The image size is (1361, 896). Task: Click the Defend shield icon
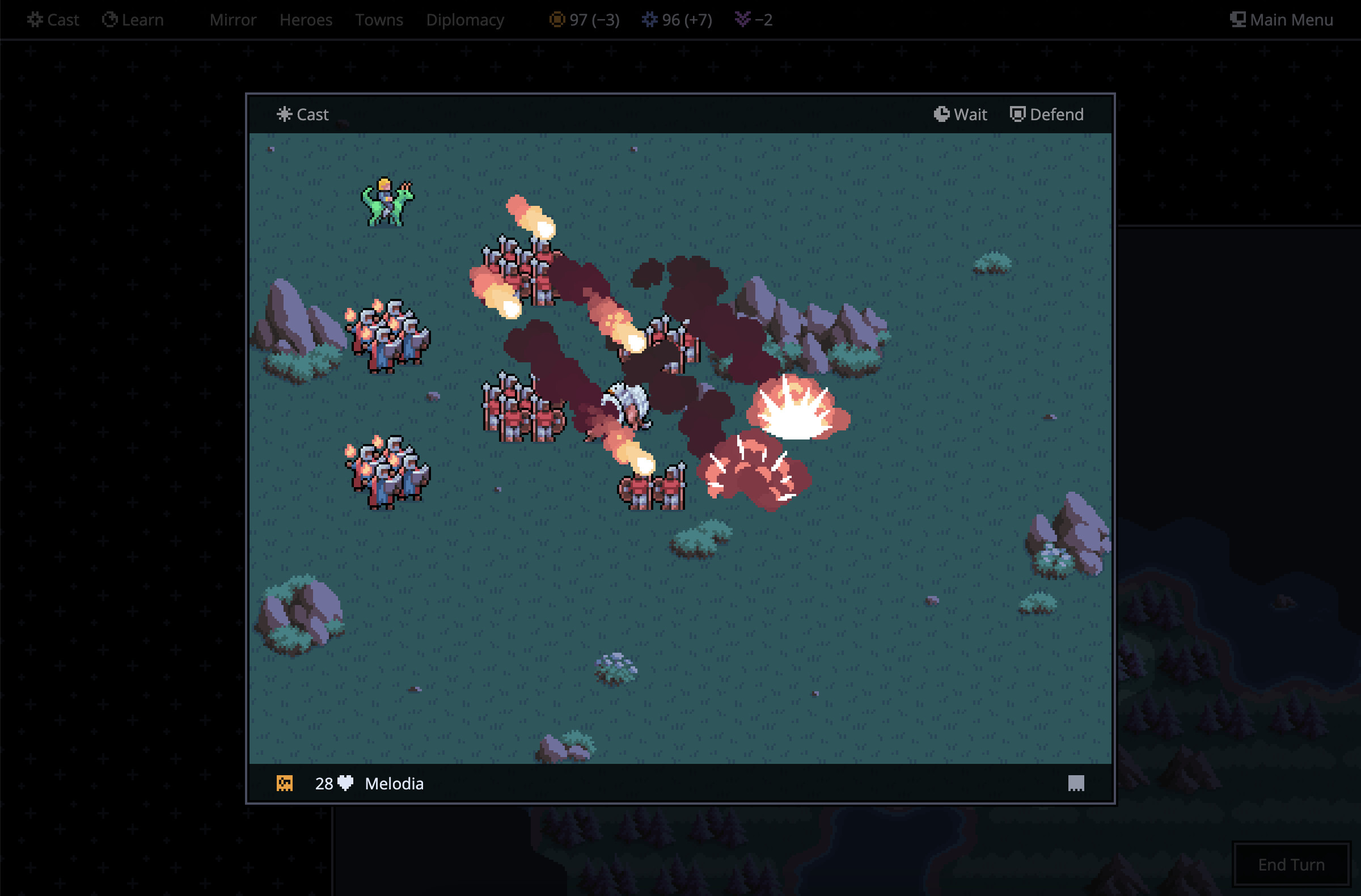coord(1018,114)
